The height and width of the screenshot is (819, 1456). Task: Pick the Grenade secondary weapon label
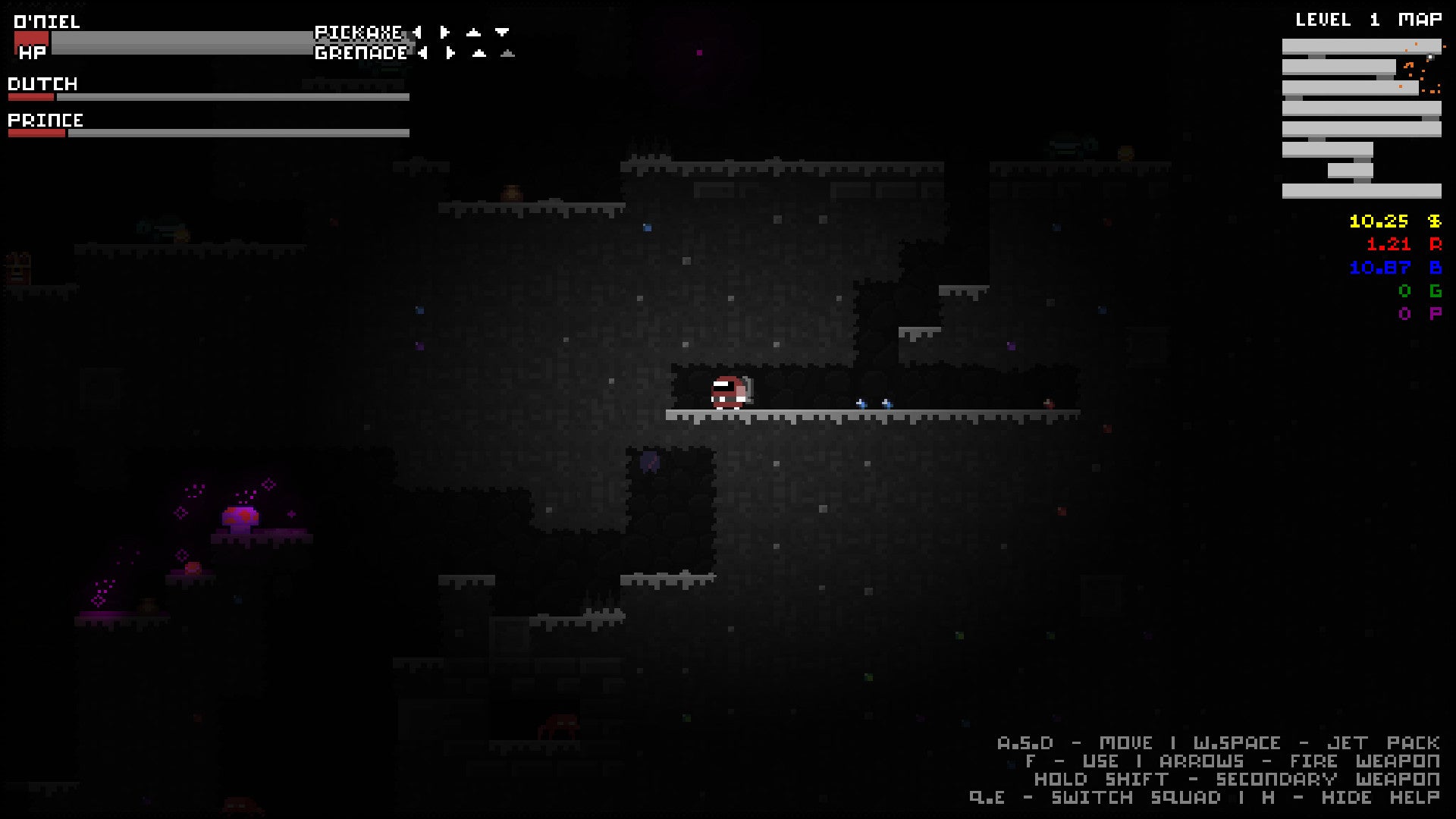pos(361,53)
